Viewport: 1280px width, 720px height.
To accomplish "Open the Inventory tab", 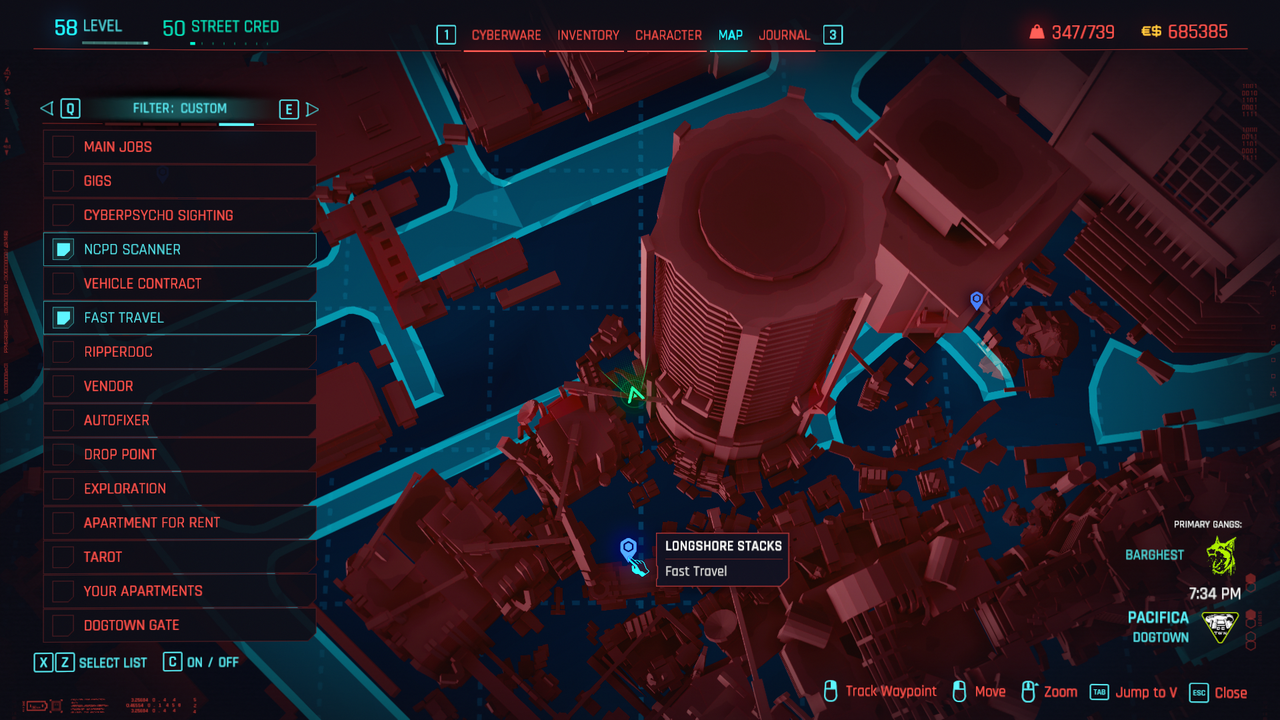I will [x=588, y=35].
